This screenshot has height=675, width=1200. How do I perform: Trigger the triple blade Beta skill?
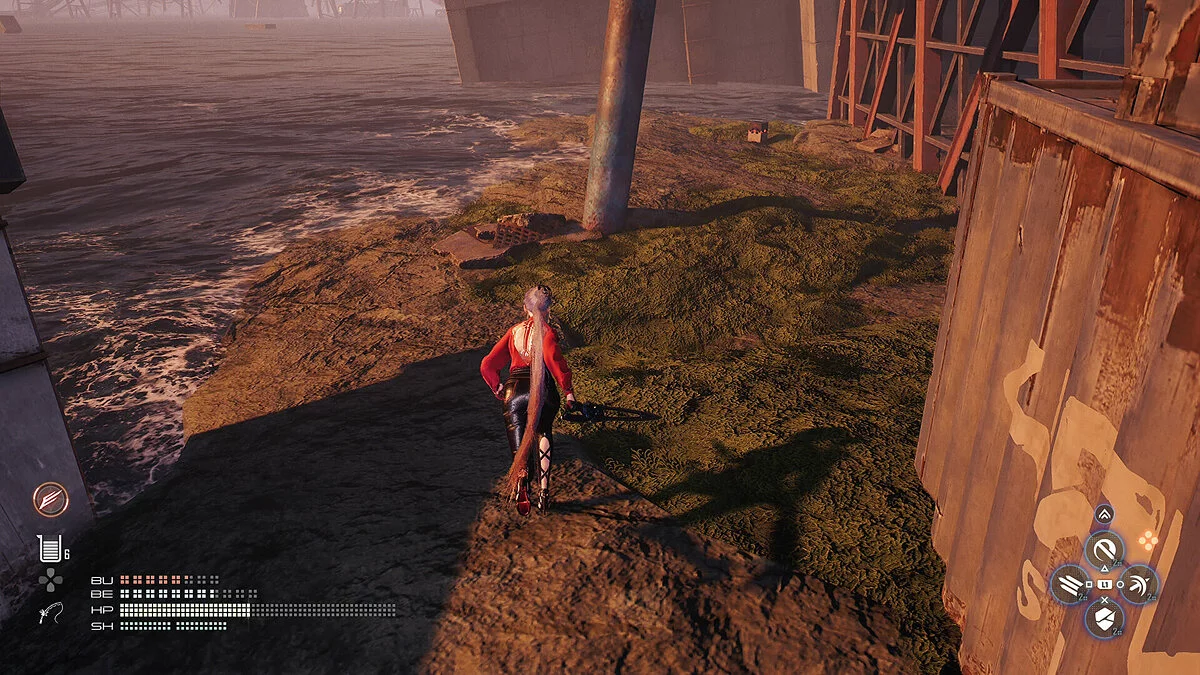click(1069, 584)
